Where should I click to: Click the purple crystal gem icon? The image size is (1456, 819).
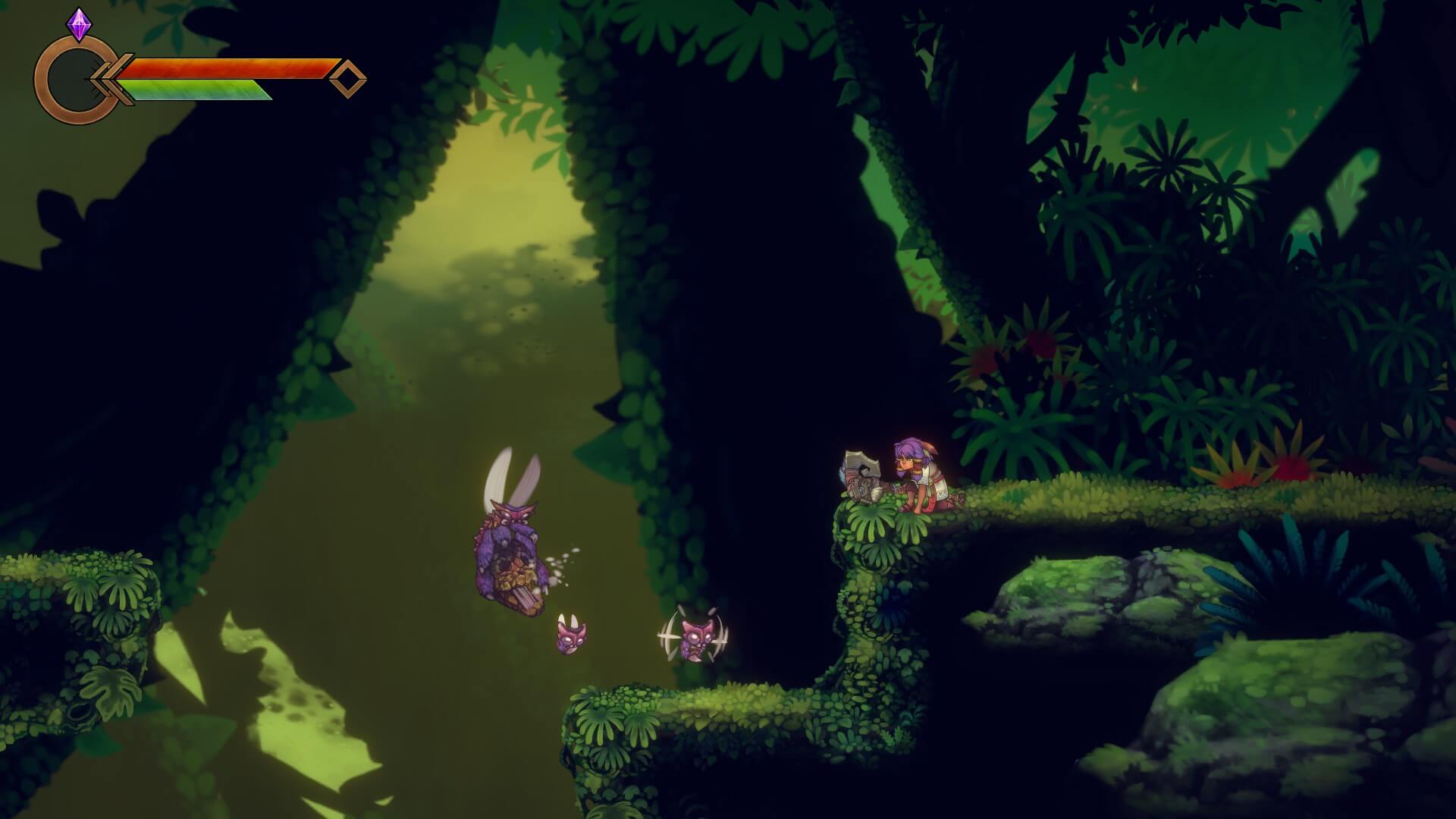79,25
